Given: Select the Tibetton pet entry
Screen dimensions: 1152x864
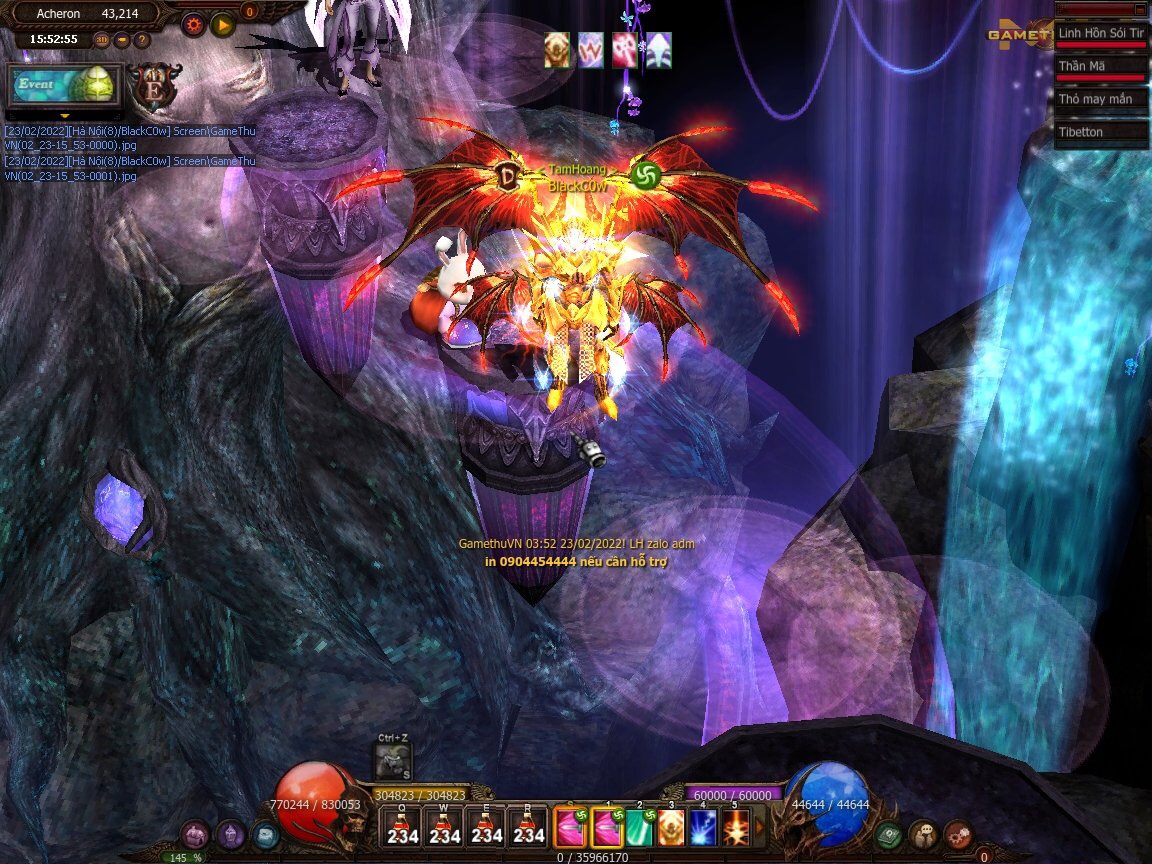Looking at the screenshot, I should pos(1100,132).
